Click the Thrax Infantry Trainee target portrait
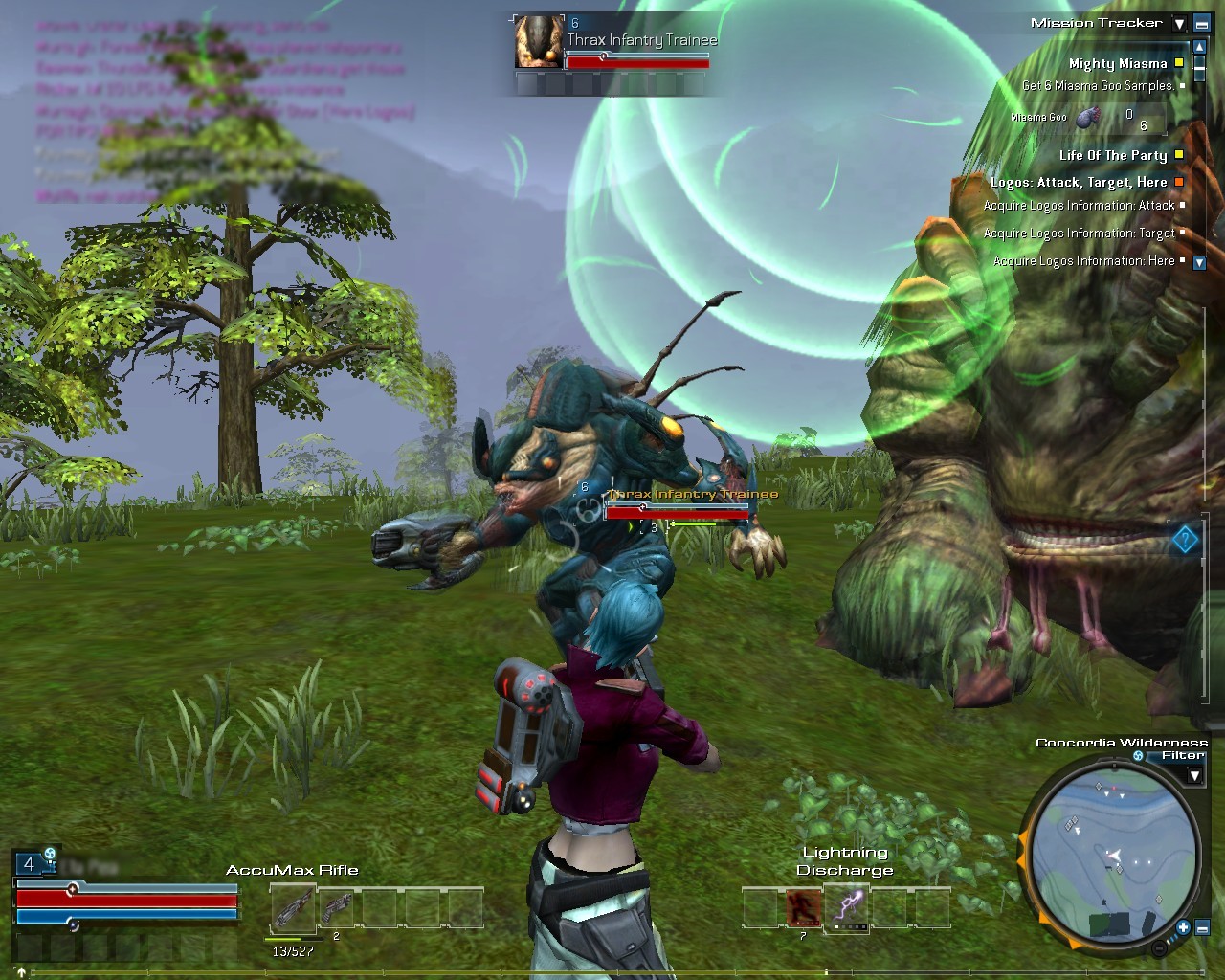1225x980 pixels. point(539,42)
